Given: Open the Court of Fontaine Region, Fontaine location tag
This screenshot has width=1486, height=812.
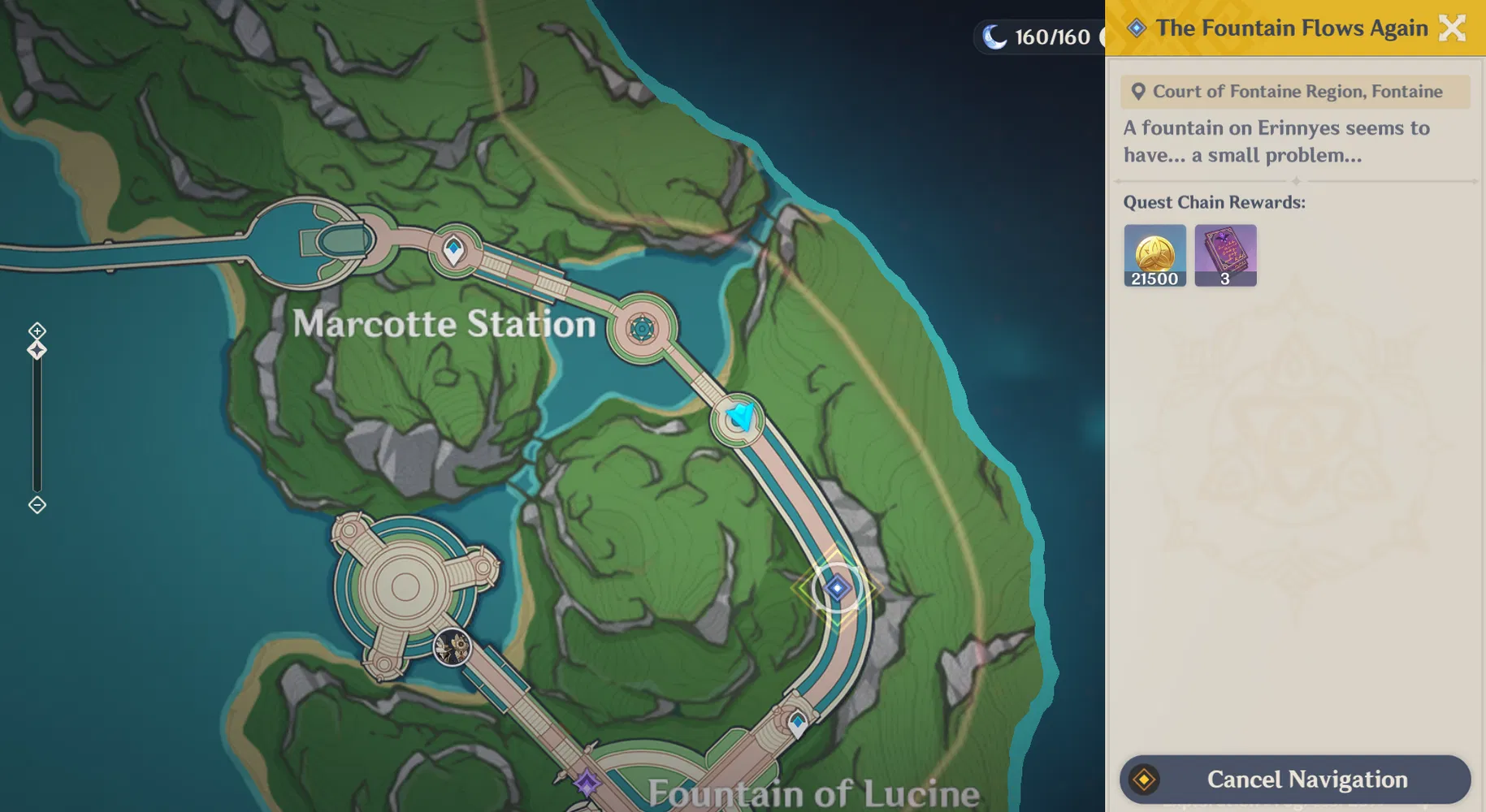Looking at the screenshot, I should pyautogui.click(x=1294, y=91).
